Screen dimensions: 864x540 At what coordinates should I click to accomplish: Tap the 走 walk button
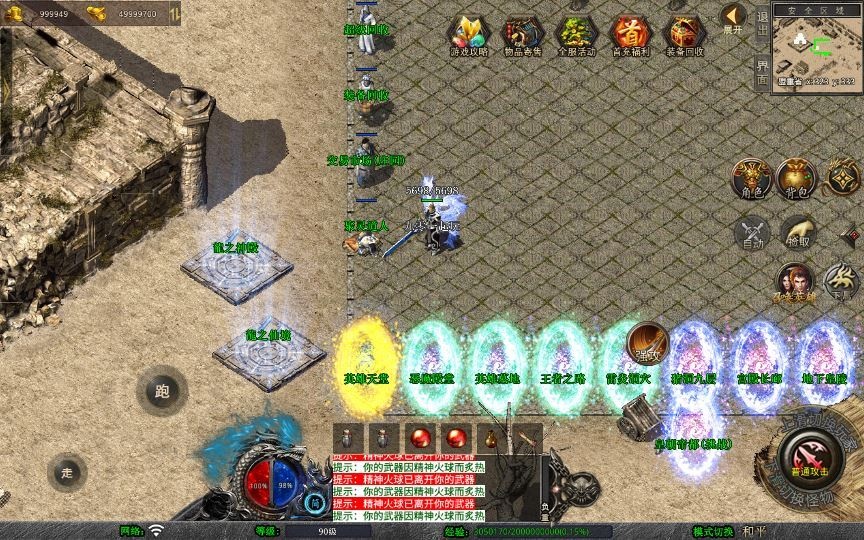click(68, 472)
